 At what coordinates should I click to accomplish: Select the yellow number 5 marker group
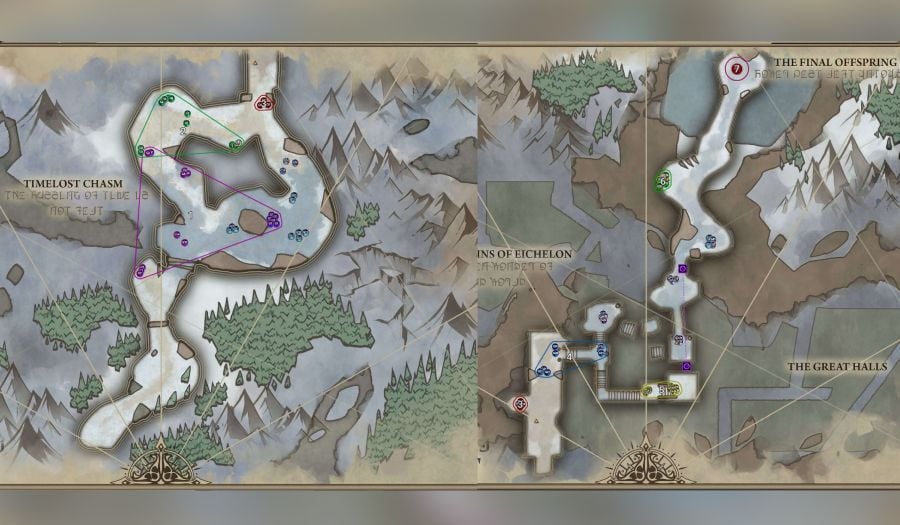tap(660, 390)
